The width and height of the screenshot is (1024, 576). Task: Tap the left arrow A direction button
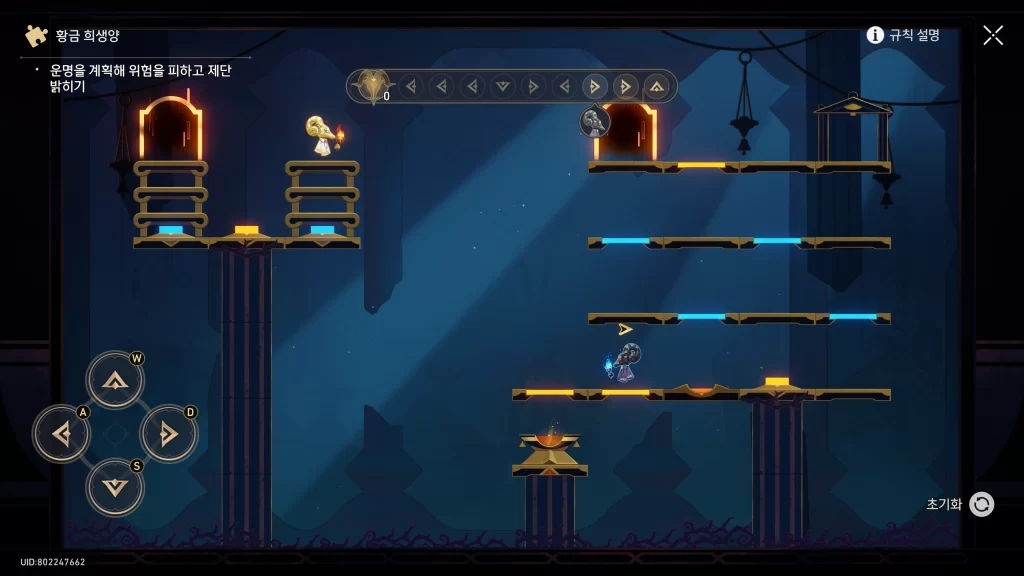coord(62,434)
